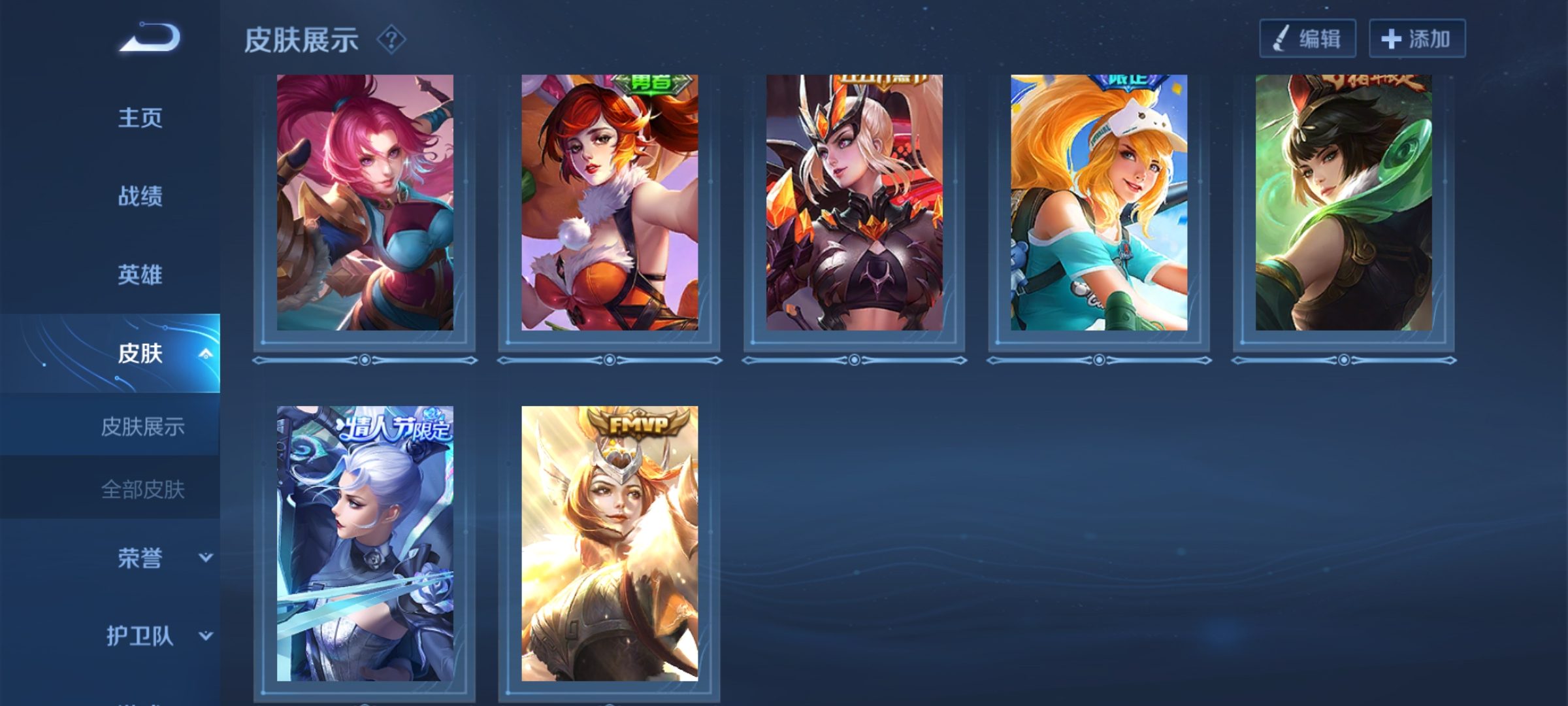Choose the red-haired bunny girl skin card
Image resolution: width=1568 pixels, height=706 pixels.
click(610, 203)
